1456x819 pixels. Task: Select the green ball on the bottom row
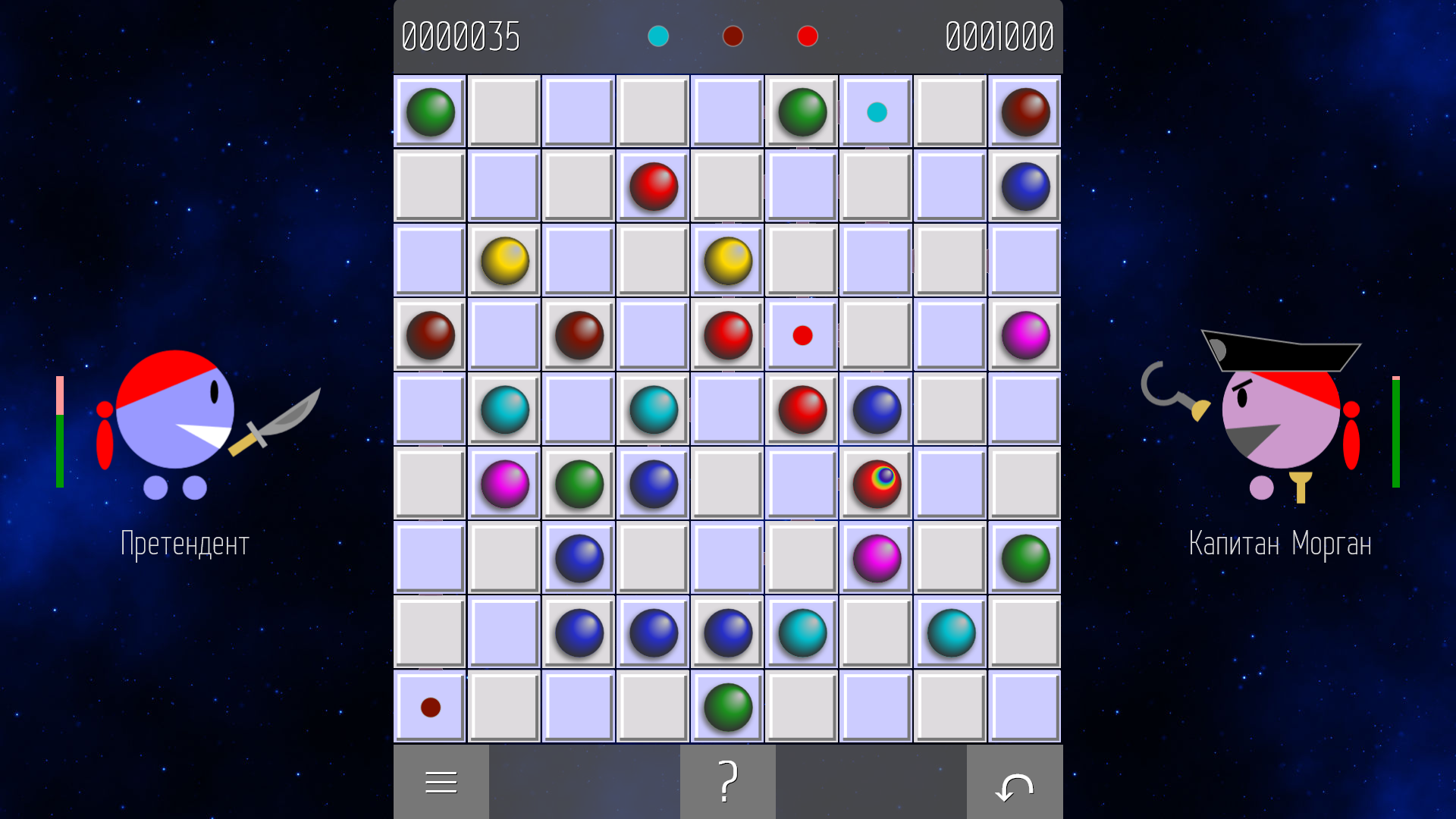[726, 708]
